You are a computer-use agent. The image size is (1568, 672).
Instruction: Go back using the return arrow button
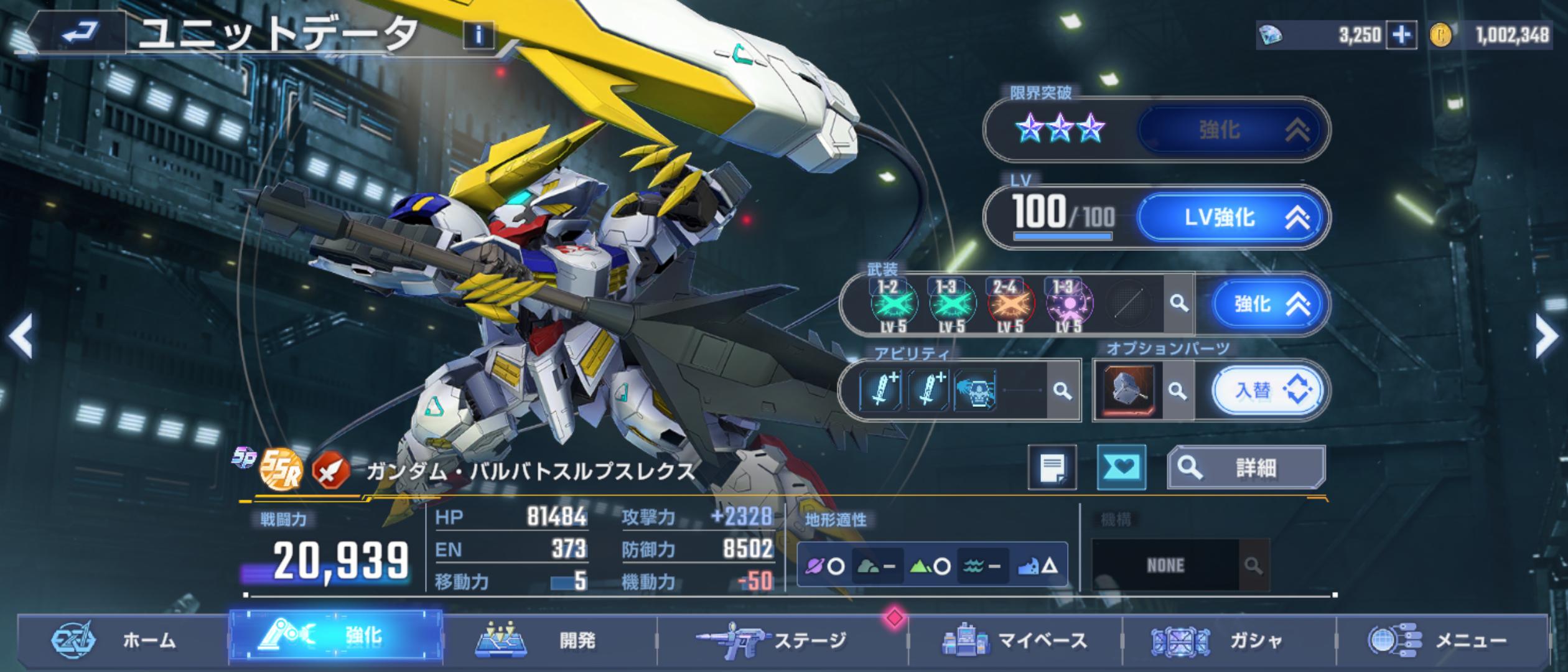(x=80, y=31)
